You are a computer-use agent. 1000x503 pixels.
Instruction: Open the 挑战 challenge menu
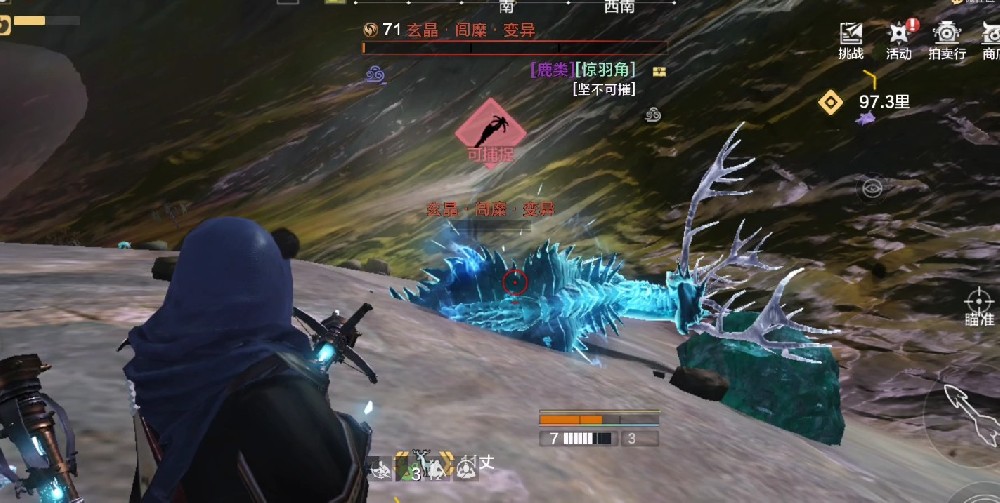tap(851, 40)
